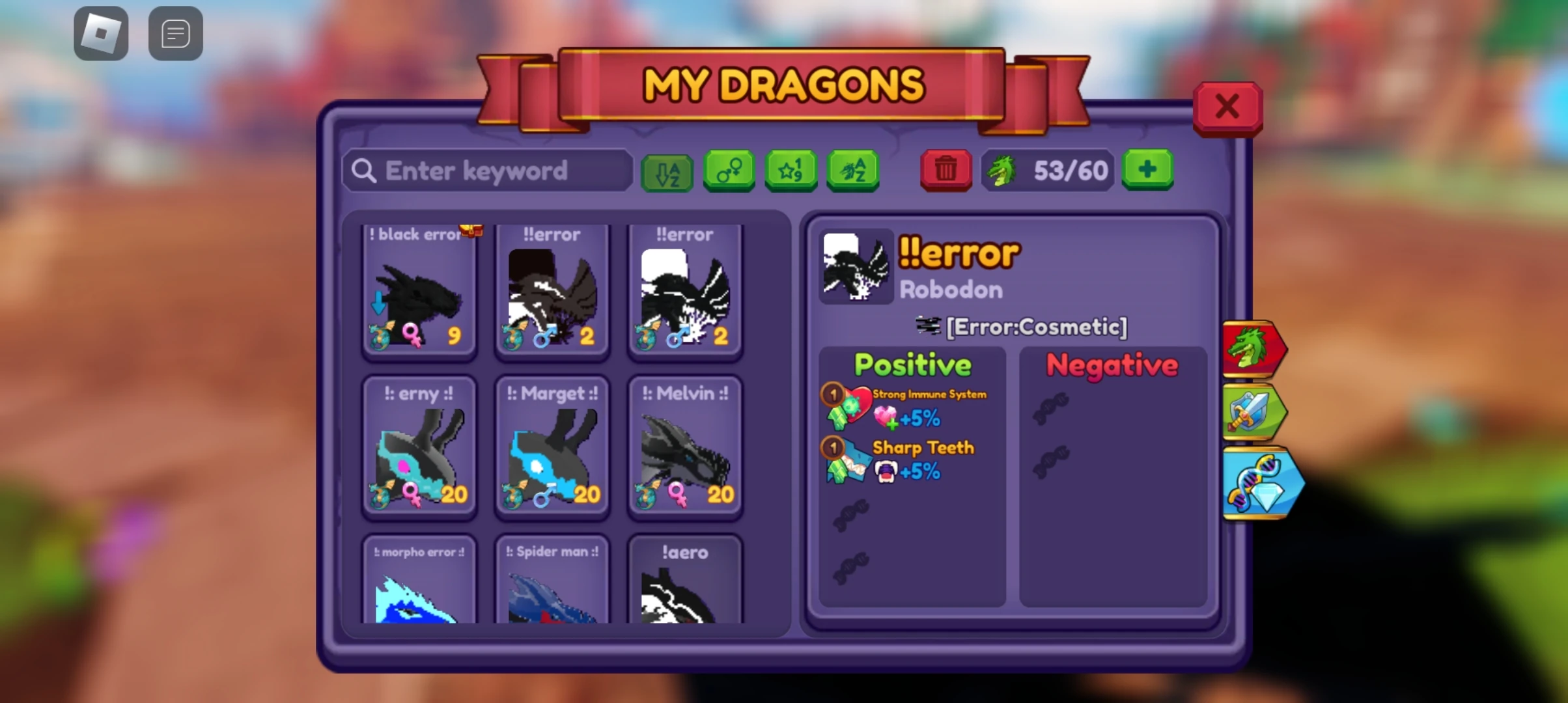Select the Melvin dragon card
Screen dimensions: 1568x703
coord(684,449)
